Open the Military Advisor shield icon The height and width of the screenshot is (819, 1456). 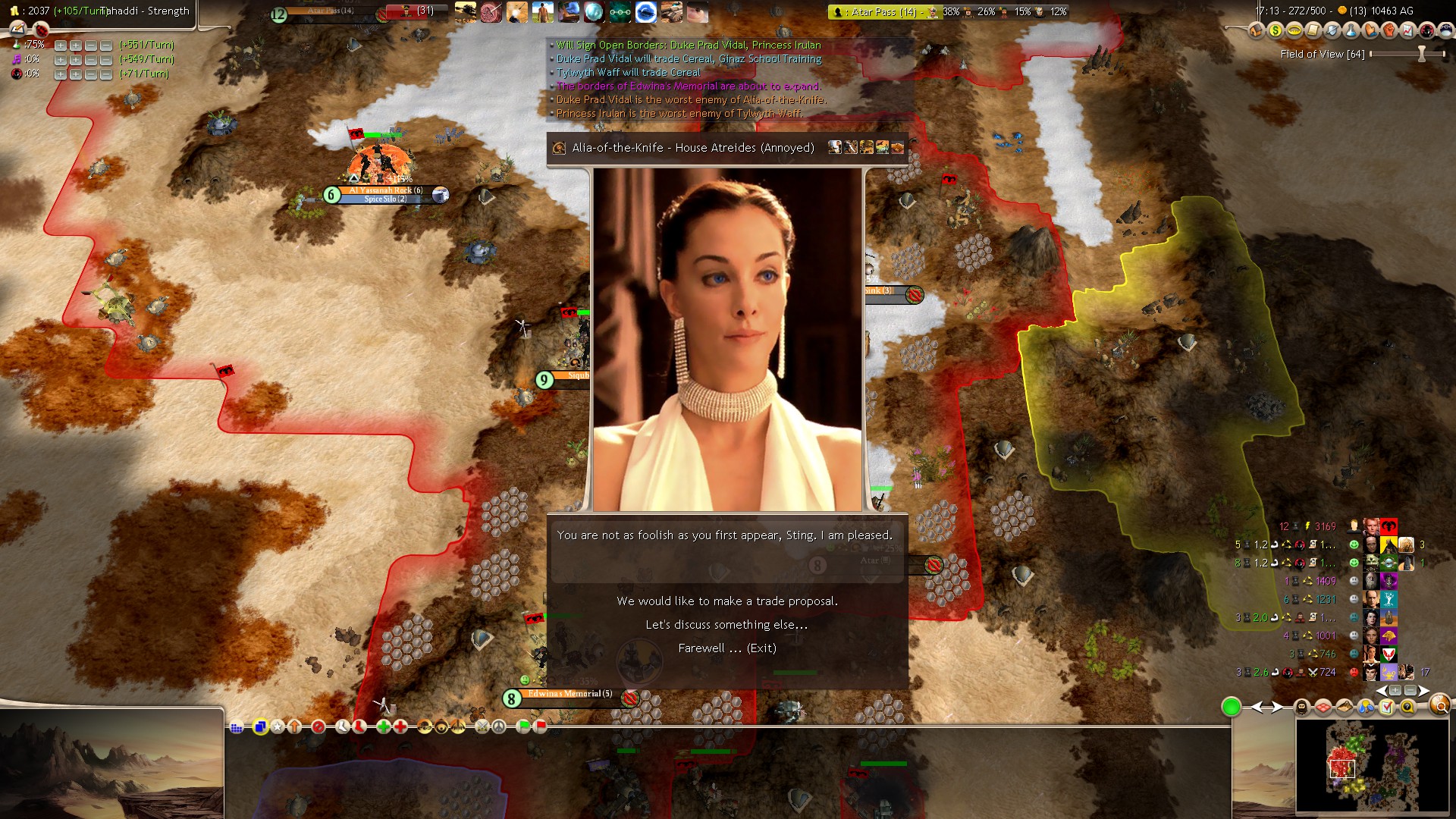point(1331,31)
